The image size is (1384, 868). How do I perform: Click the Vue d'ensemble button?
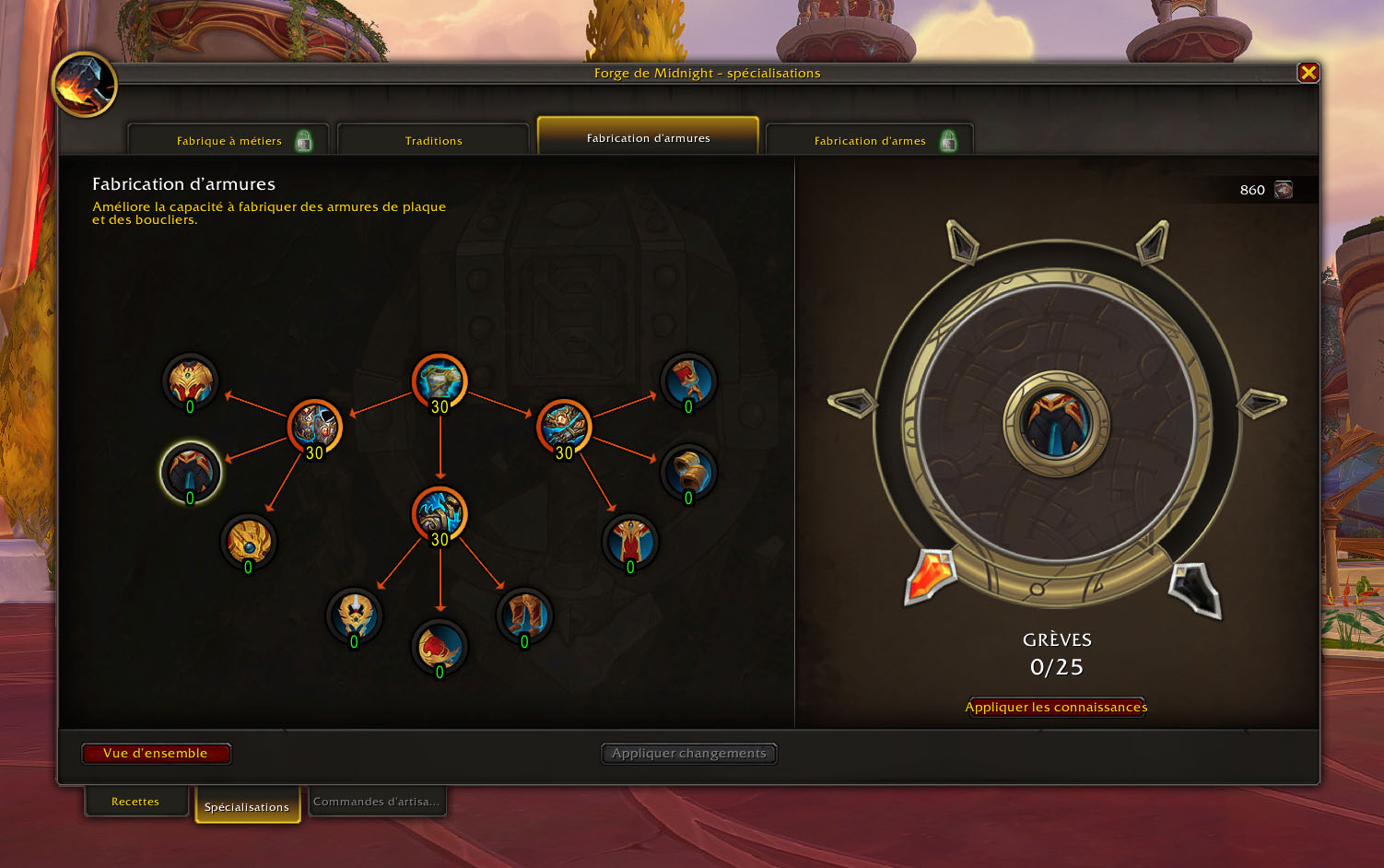(156, 754)
